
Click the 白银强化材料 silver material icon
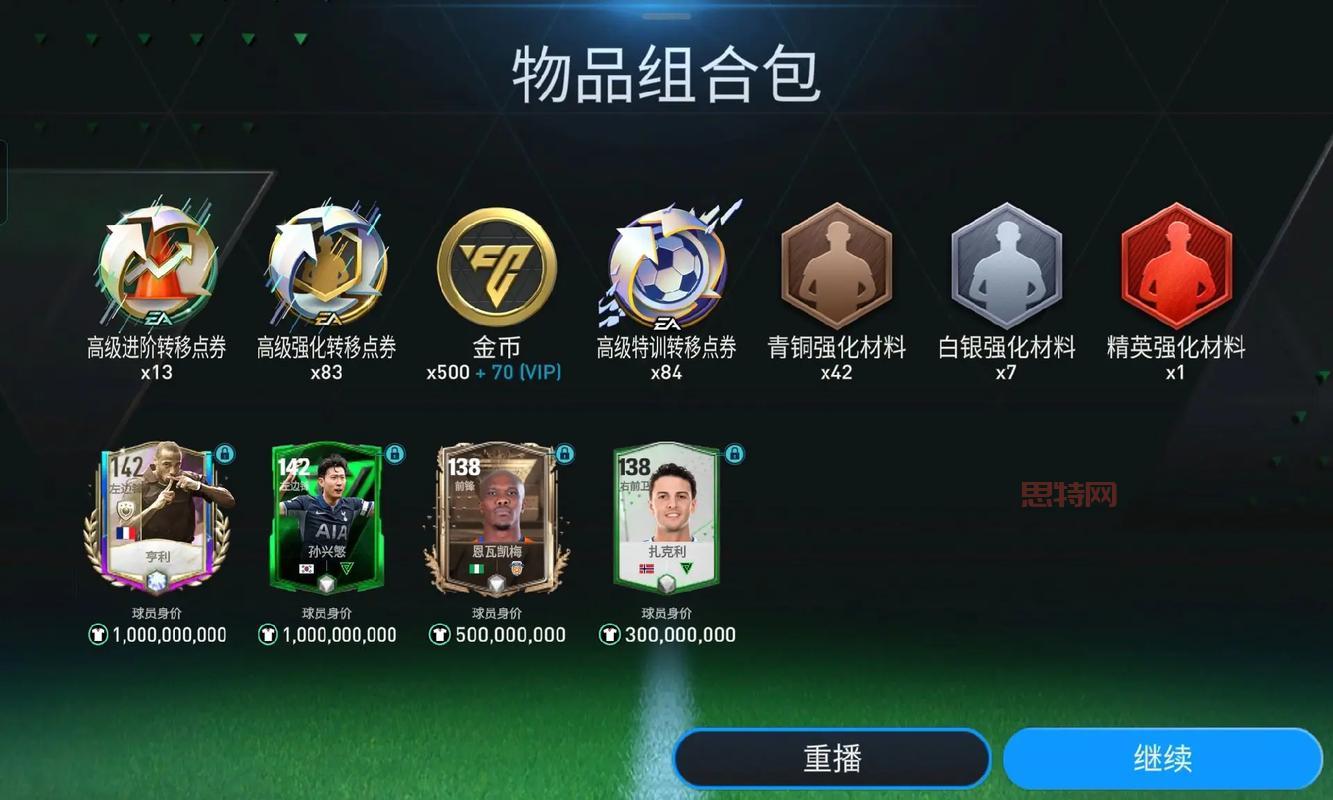coord(1007,267)
